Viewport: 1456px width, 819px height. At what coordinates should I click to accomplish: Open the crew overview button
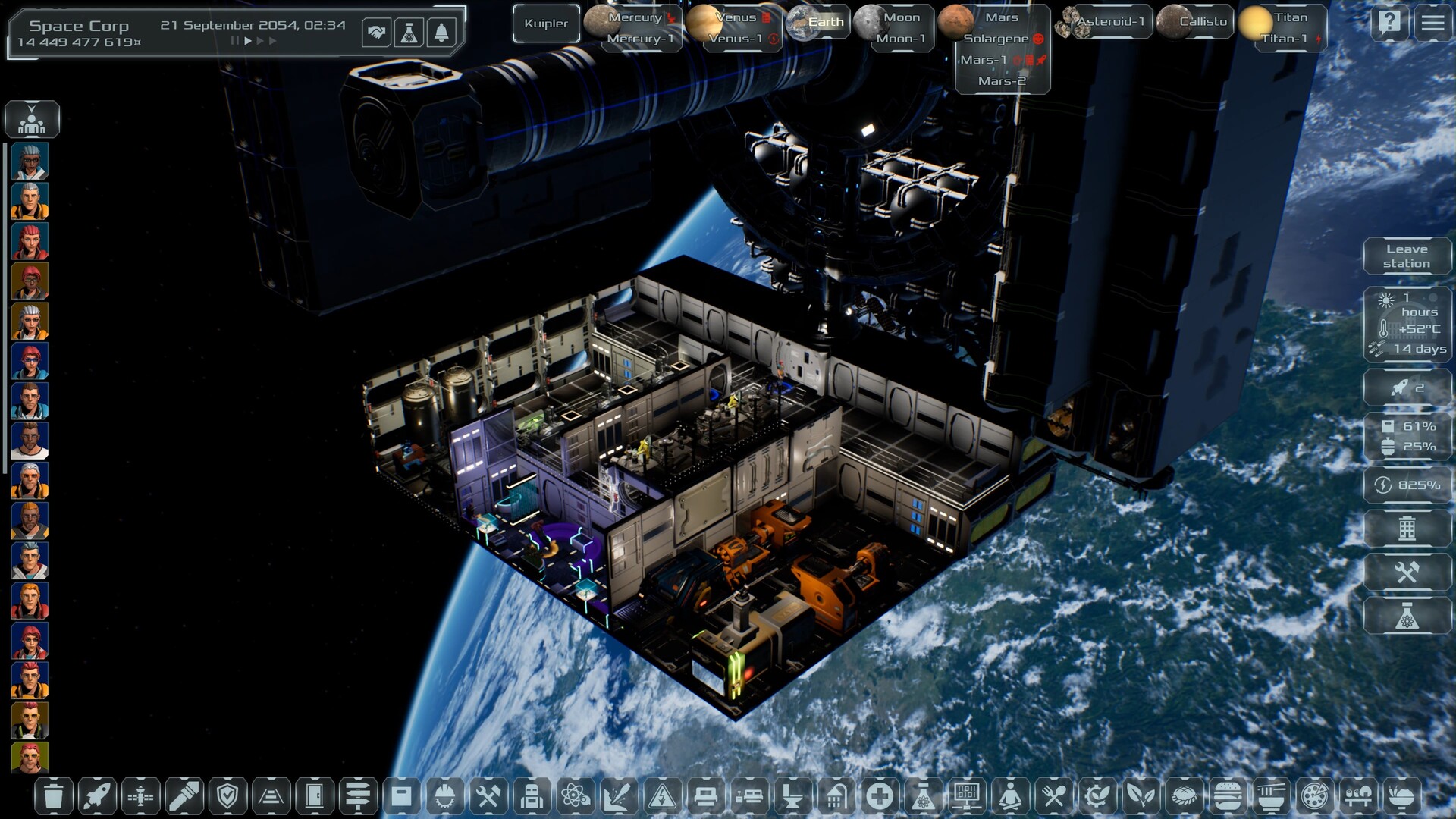click(32, 119)
